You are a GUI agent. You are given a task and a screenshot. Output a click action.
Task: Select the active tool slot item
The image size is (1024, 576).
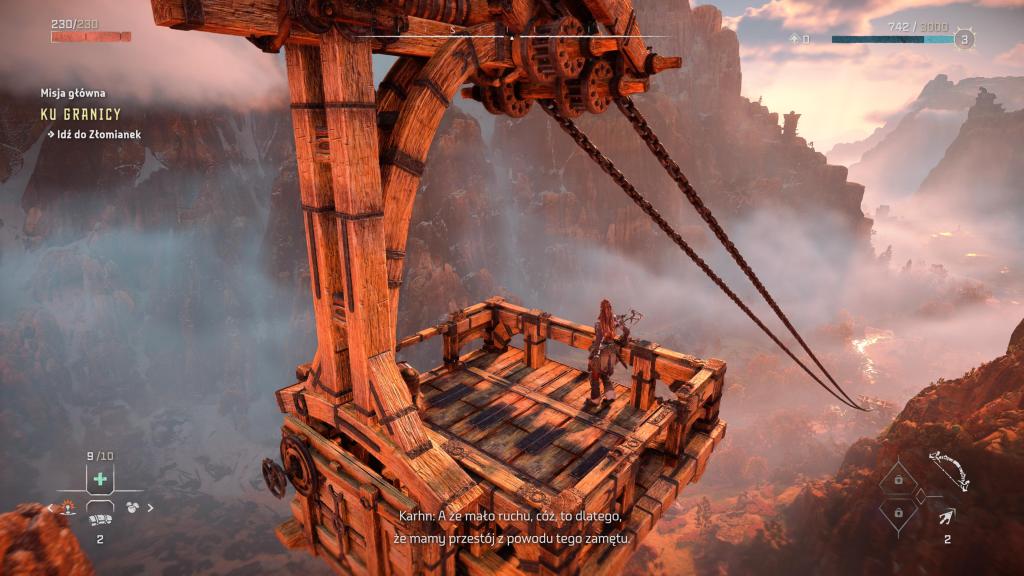point(99,519)
